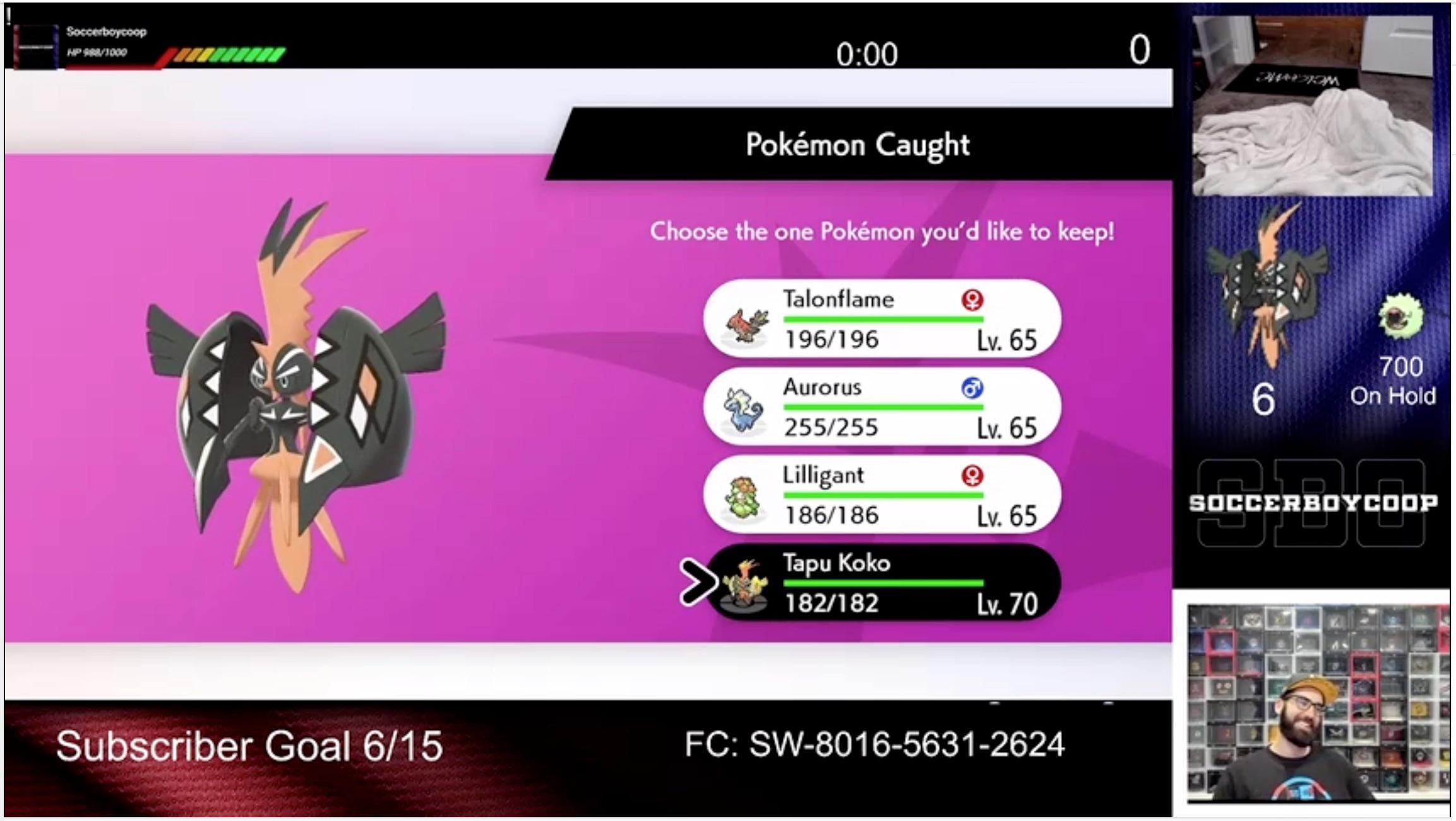Click Soccerboycoop's HP bar gauge
This screenshot has height=821, width=1456.
(x=227, y=56)
